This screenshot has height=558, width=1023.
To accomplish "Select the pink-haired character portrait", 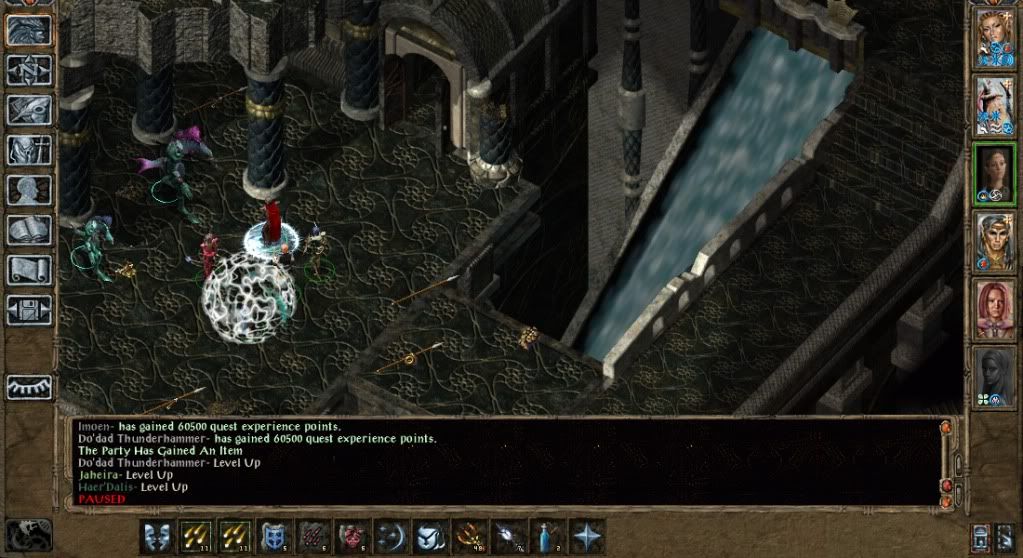I will point(994,308).
